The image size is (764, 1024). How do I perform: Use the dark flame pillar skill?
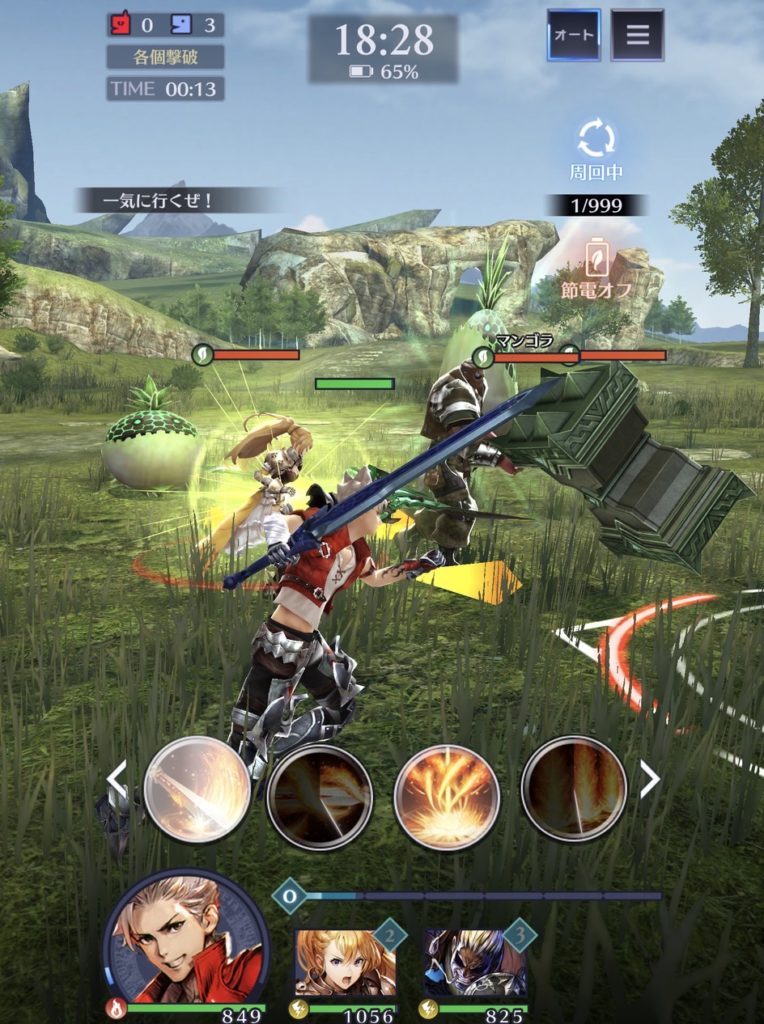[x=573, y=790]
